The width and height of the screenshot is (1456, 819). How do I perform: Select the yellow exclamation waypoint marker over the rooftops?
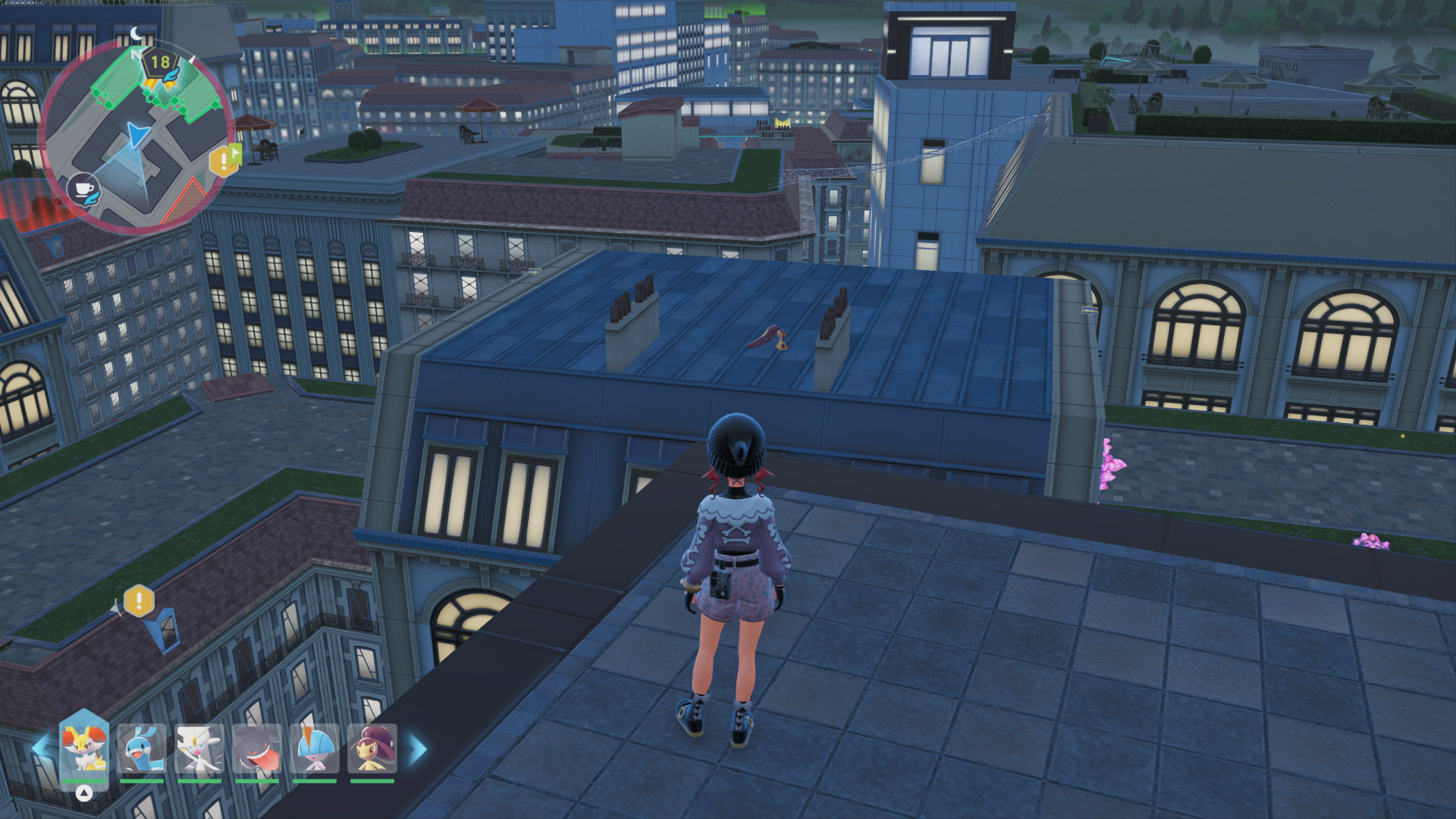coord(139,601)
